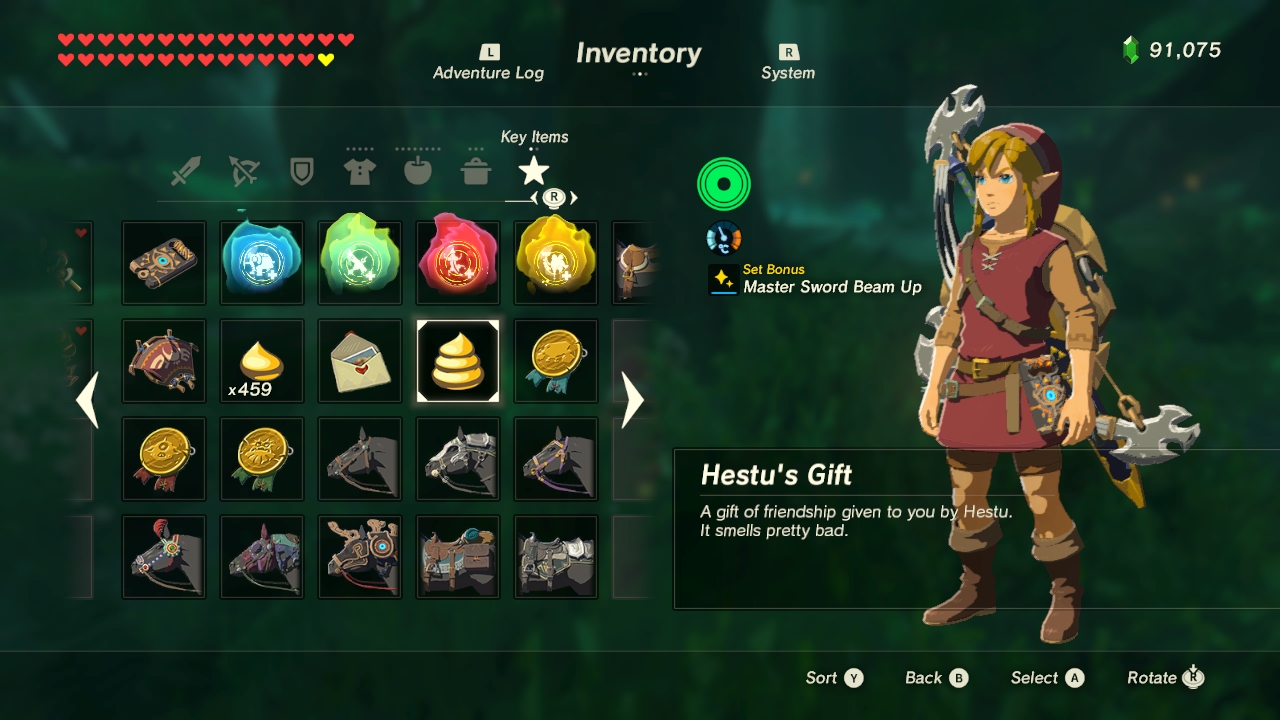Select the highlighted Hestu's Gift item
The width and height of the screenshot is (1280, 720).
click(457, 360)
